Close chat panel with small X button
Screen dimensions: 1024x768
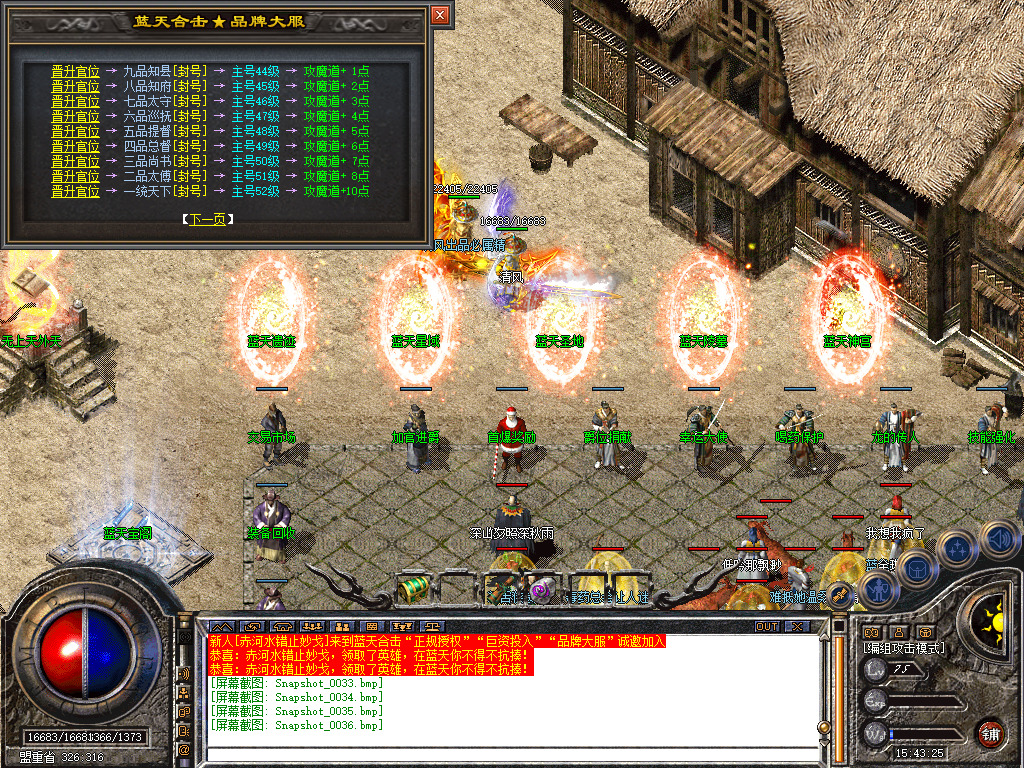coord(796,626)
